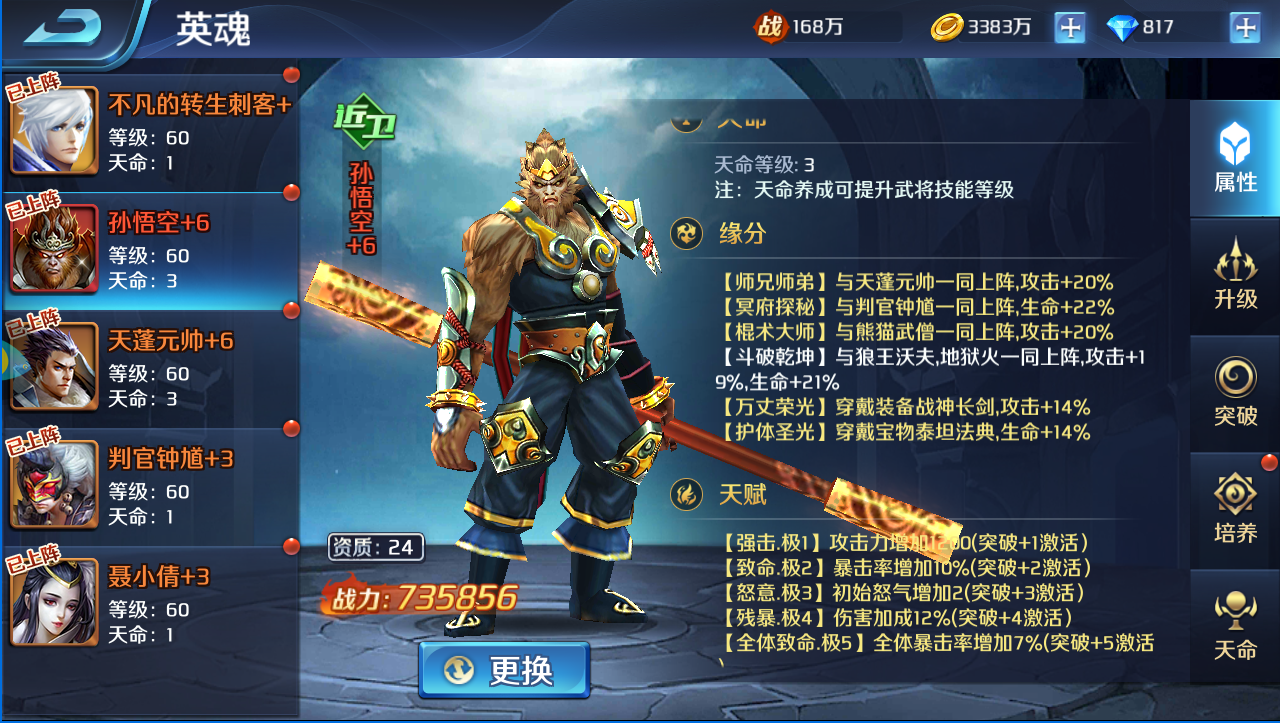
Task: Switch to the 属性 attributes tab
Action: click(1235, 160)
